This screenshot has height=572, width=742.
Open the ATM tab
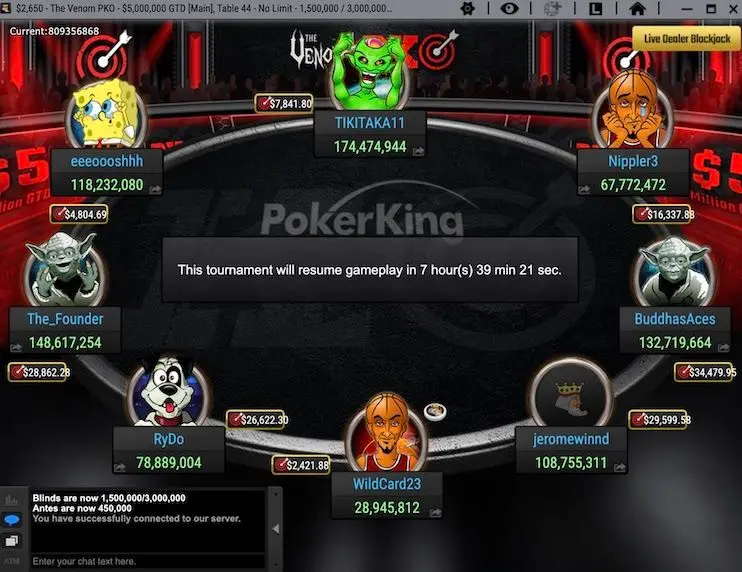(x=13, y=562)
